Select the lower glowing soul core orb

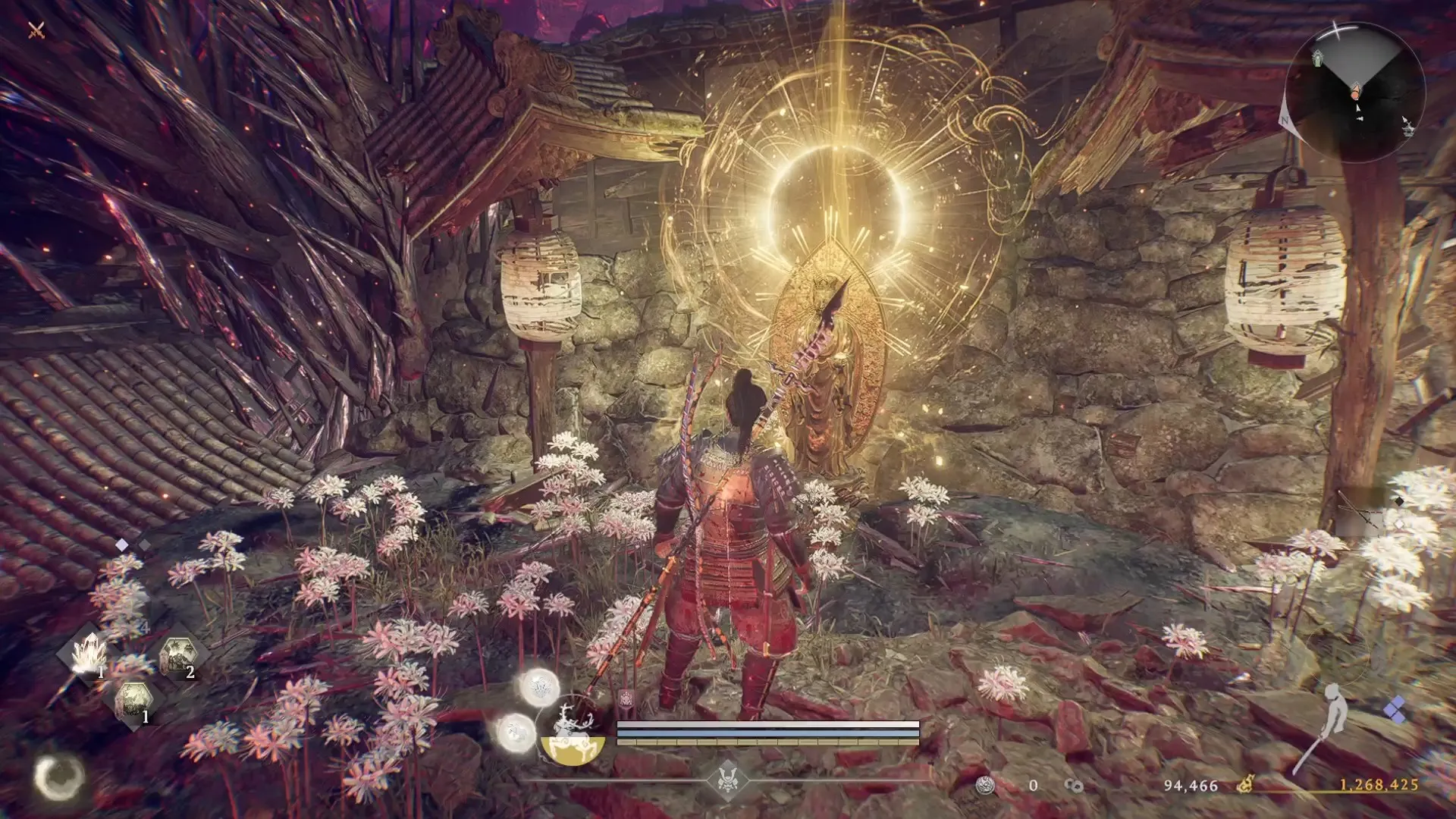point(516,733)
